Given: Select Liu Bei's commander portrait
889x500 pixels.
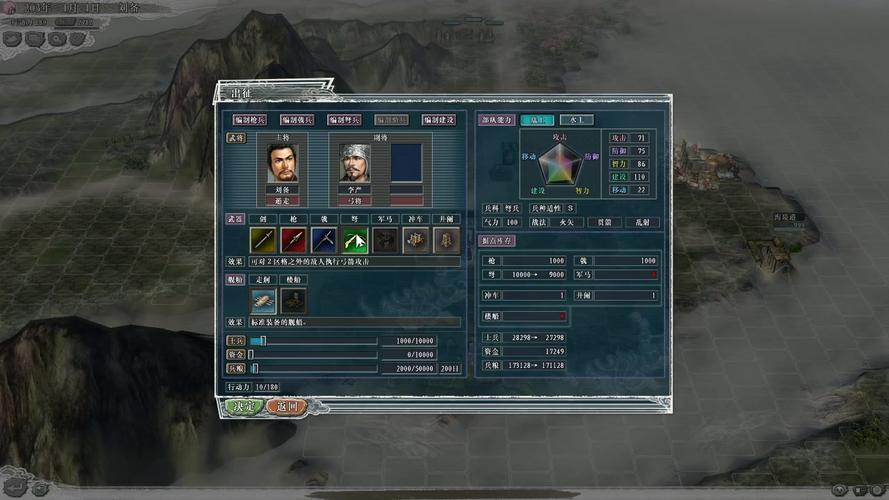Looking at the screenshot, I should click(282, 163).
